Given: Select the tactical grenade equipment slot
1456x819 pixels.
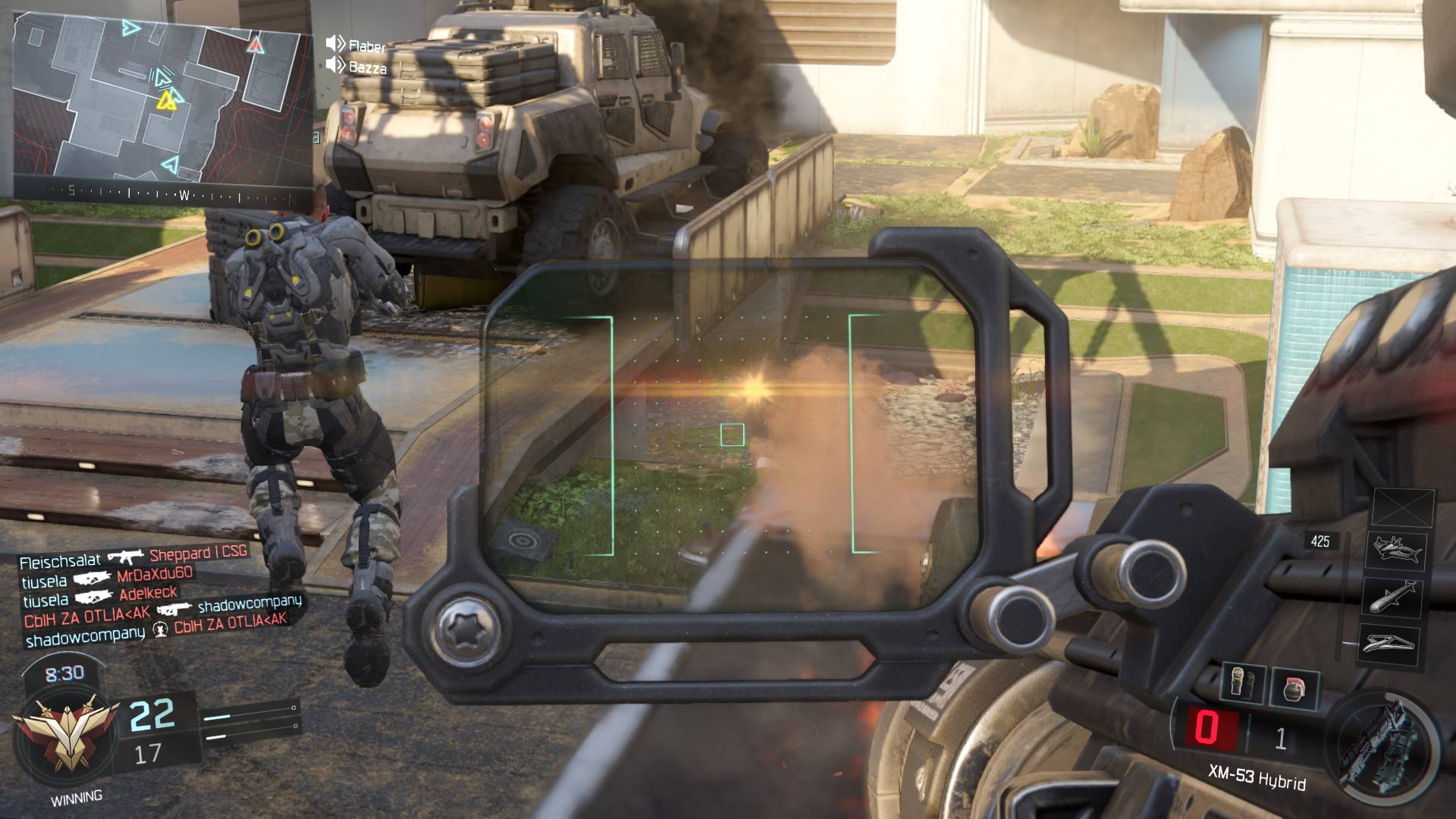Looking at the screenshot, I should 1244,683.
